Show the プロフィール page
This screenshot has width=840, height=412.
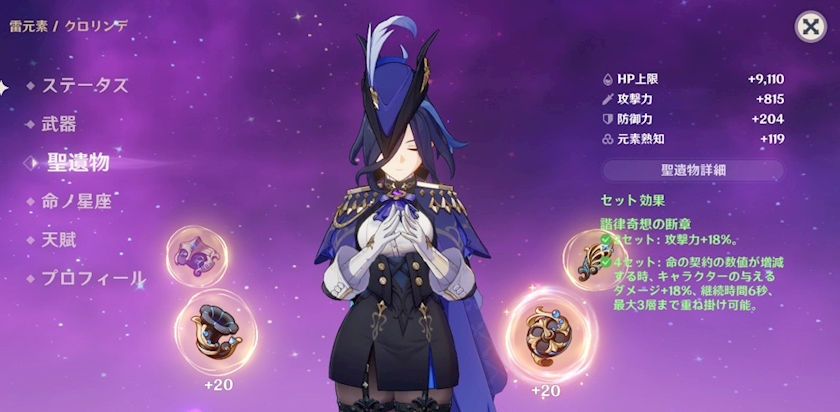pos(92,278)
